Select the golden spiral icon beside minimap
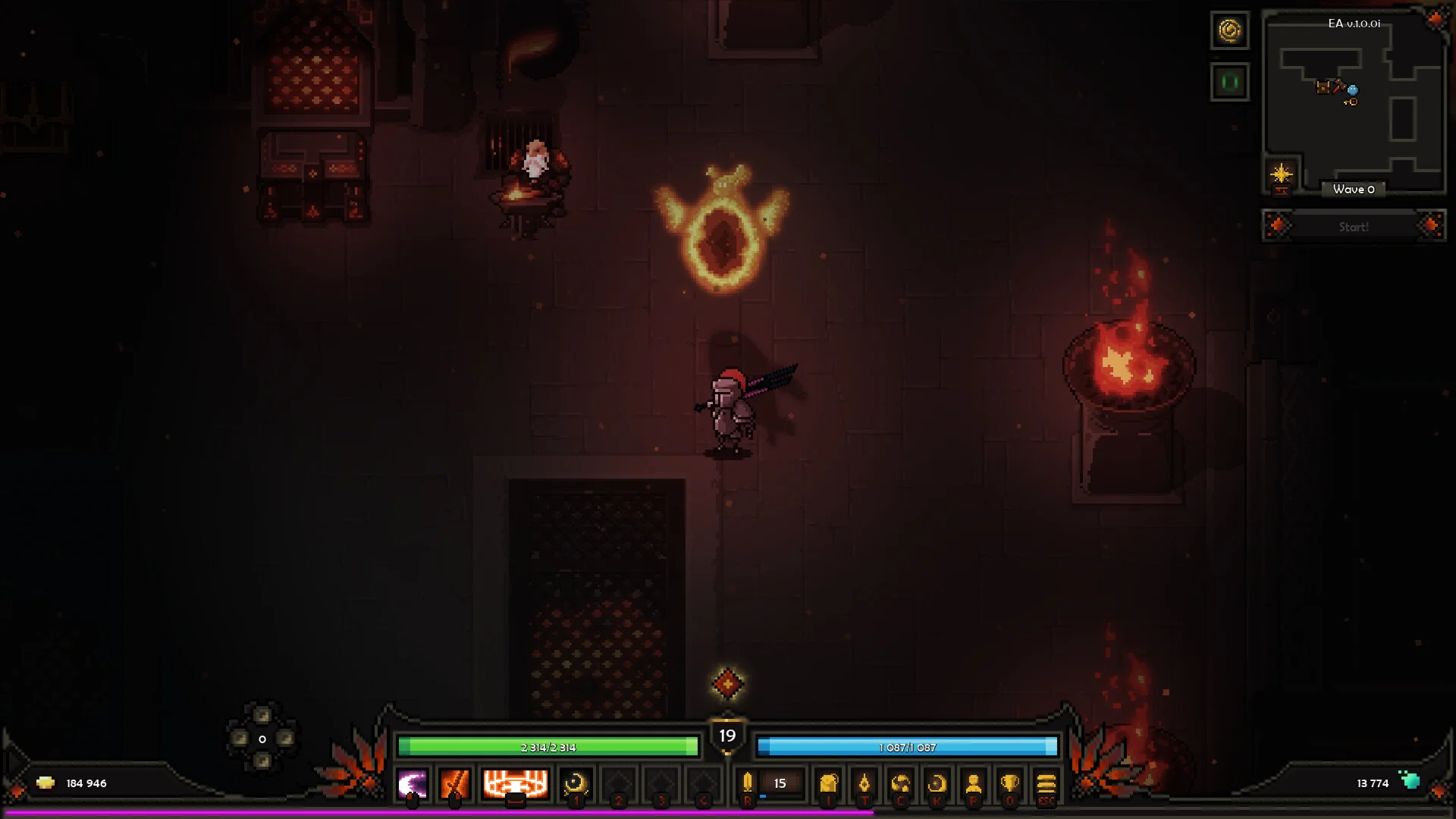The width and height of the screenshot is (1456, 819). (x=1229, y=30)
